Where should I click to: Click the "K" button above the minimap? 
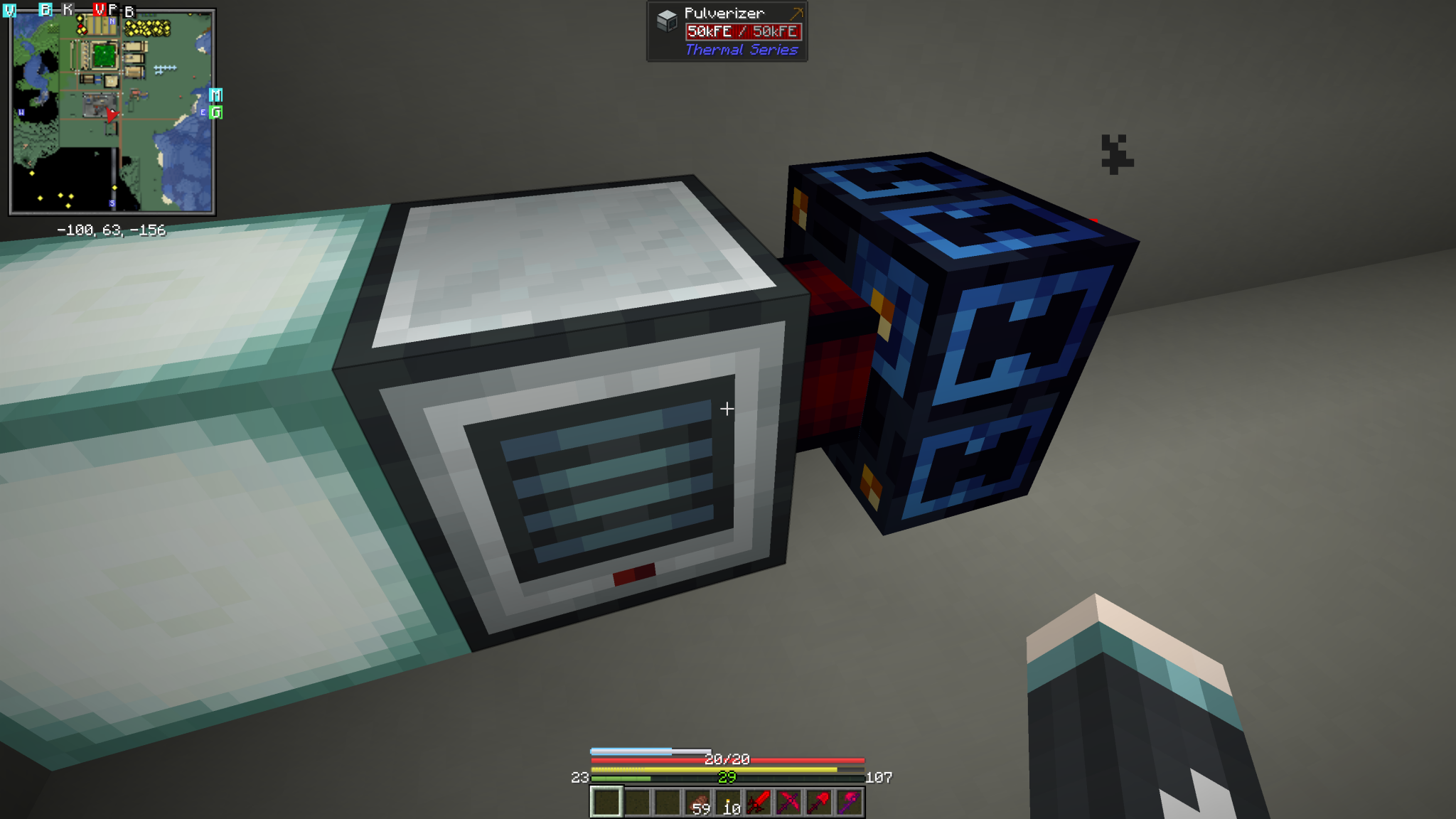(68, 9)
